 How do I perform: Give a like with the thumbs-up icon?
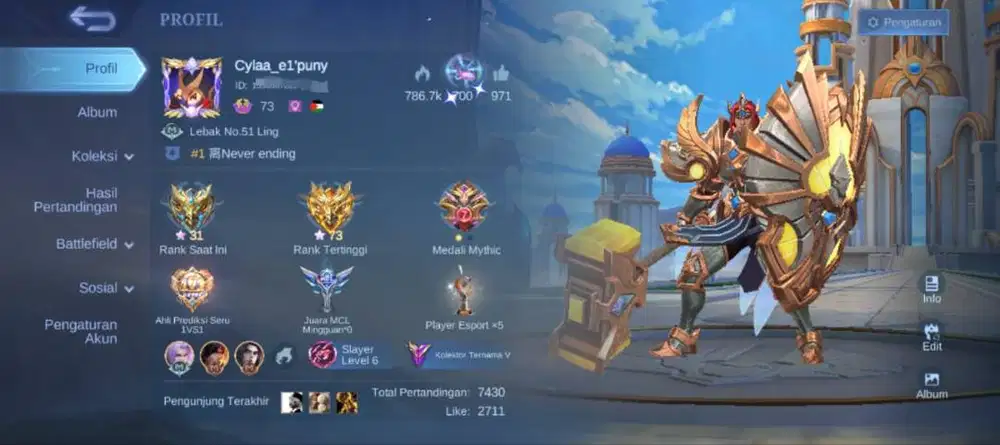(x=501, y=73)
